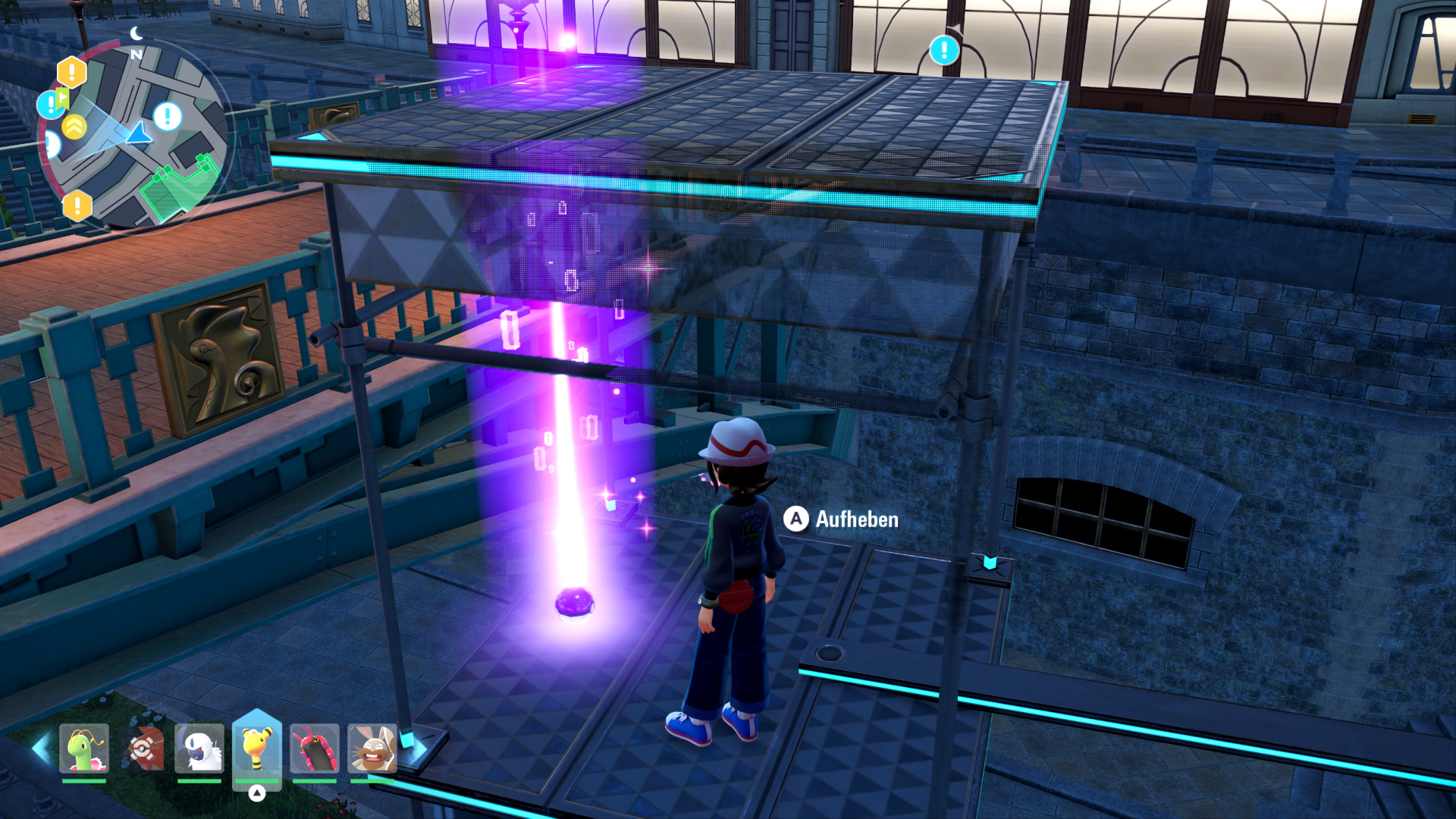Click the blue exclamation waypoint above the building
The height and width of the screenshot is (819, 1456).
pyautogui.click(x=944, y=50)
